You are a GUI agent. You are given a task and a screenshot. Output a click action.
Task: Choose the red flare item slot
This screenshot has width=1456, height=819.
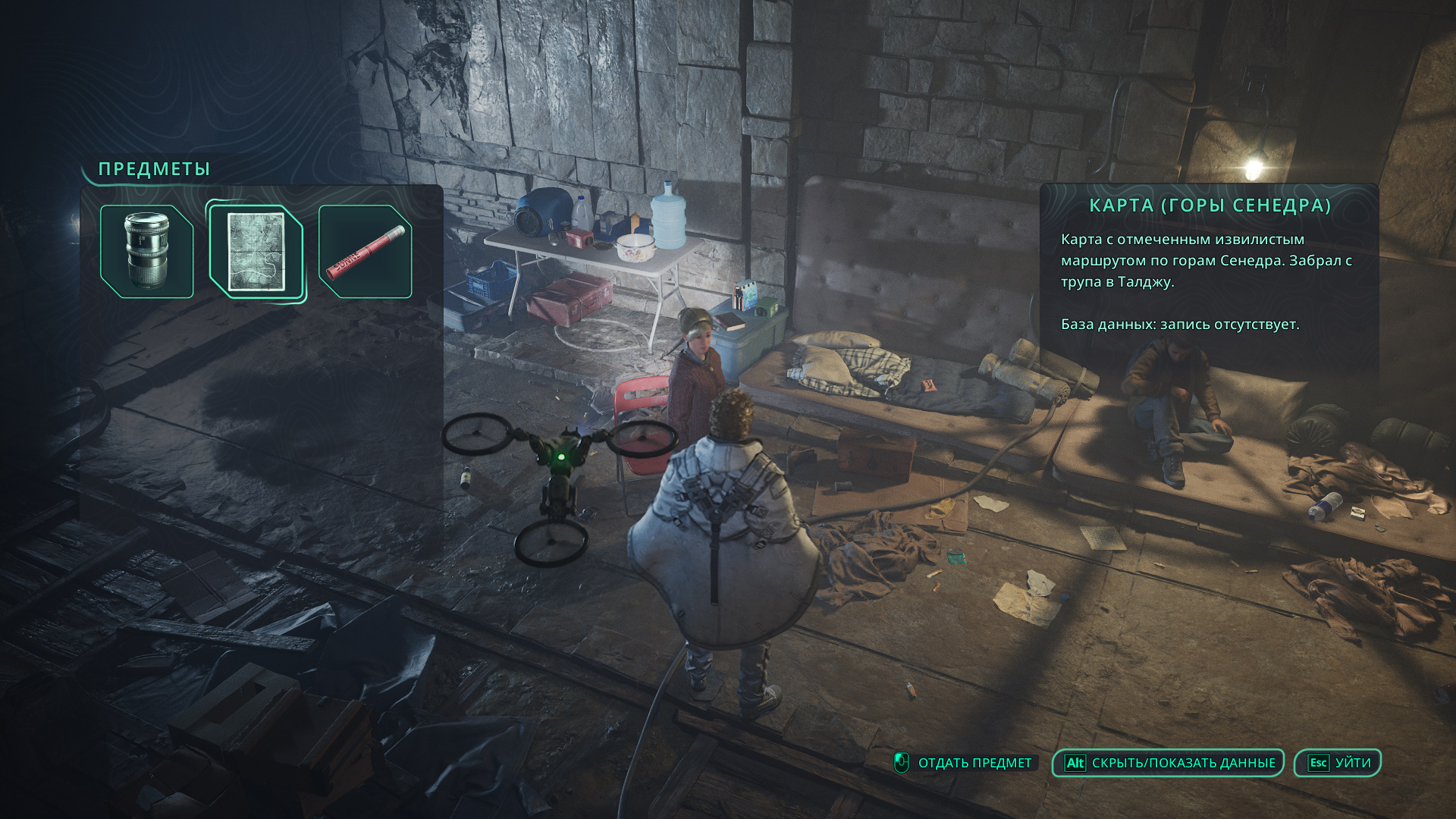click(366, 251)
